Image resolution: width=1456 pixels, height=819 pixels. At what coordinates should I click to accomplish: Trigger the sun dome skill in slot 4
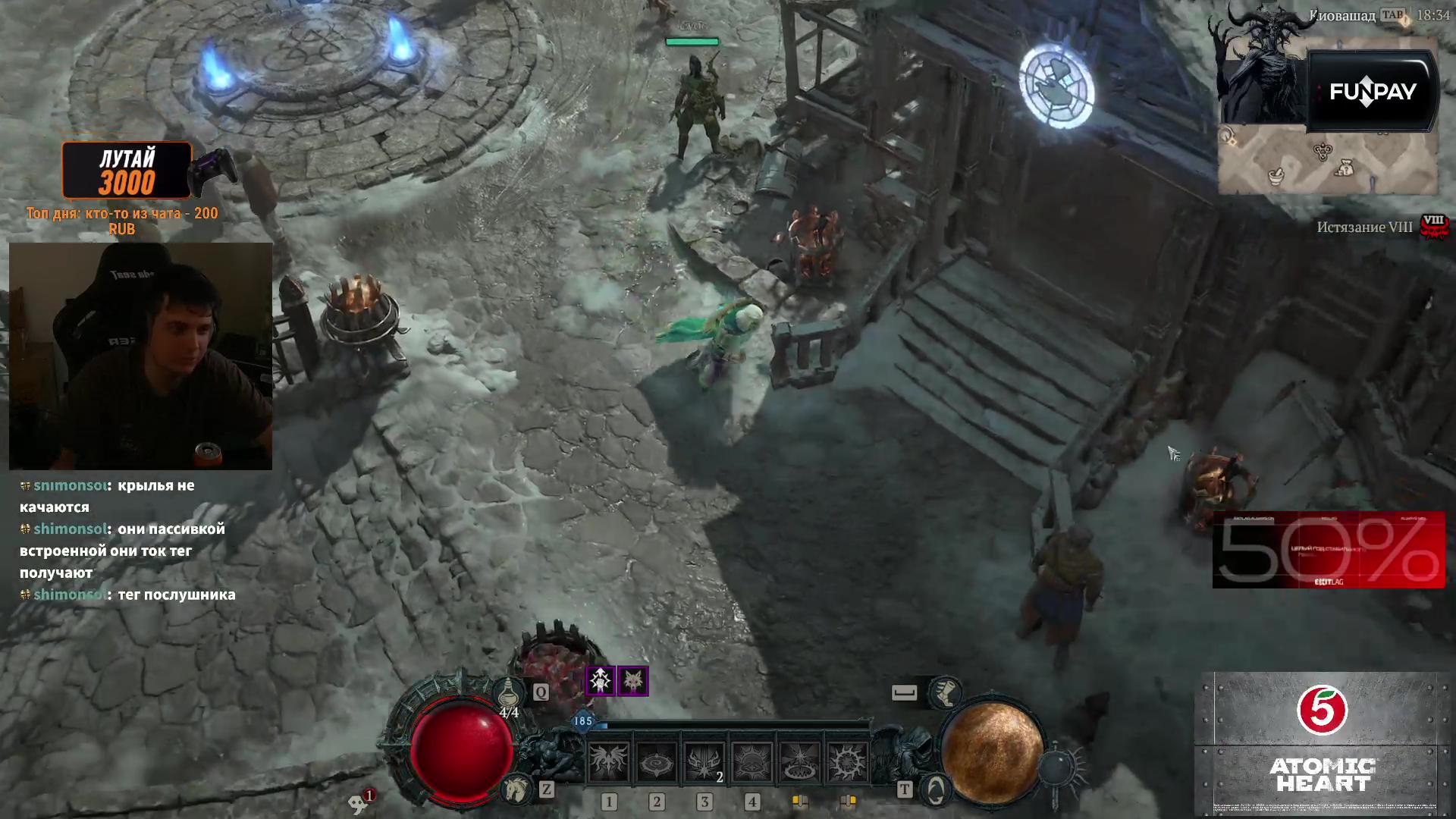pyautogui.click(x=752, y=761)
